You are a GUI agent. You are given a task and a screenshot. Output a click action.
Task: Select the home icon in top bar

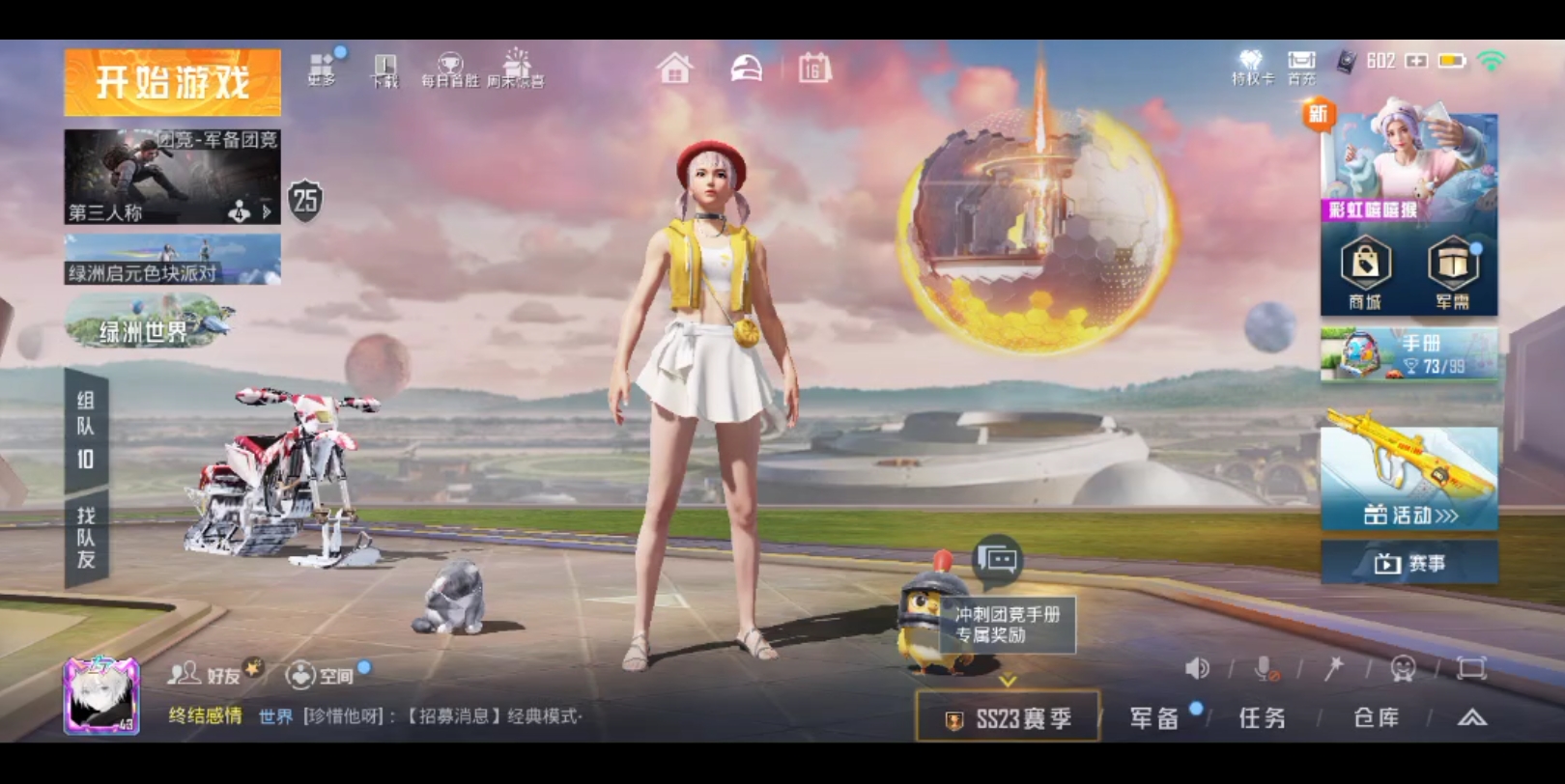pyautogui.click(x=676, y=70)
